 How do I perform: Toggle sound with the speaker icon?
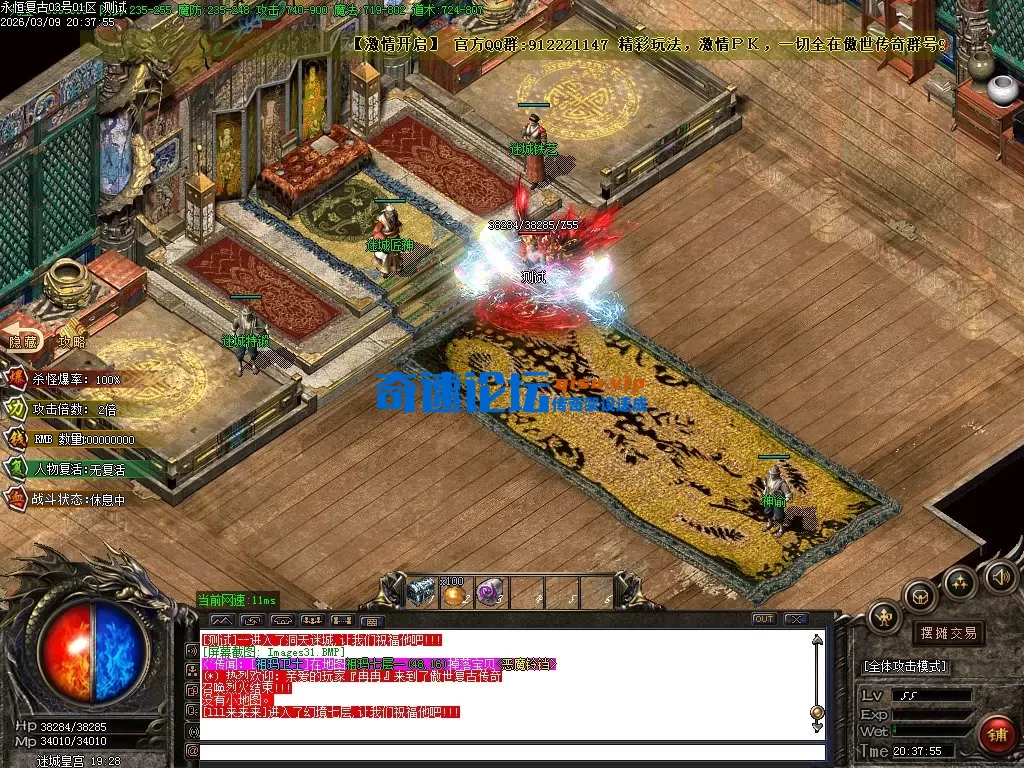(999, 575)
